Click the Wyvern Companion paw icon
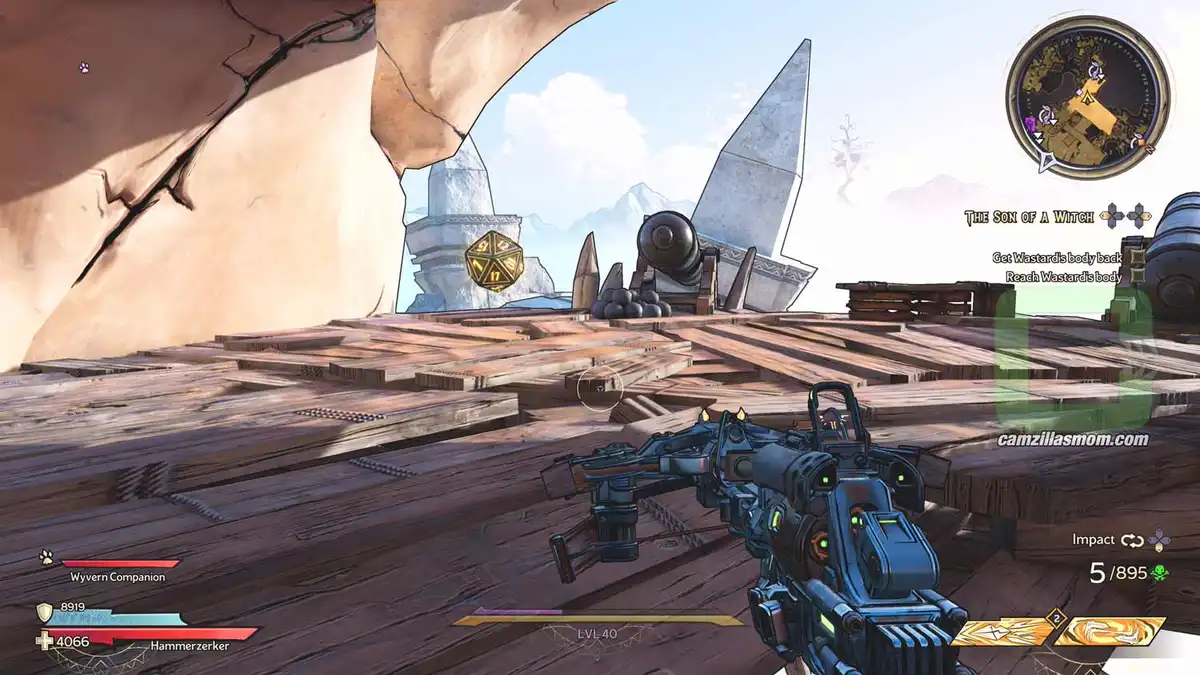The height and width of the screenshot is (675, 1200). coord(46,558)
